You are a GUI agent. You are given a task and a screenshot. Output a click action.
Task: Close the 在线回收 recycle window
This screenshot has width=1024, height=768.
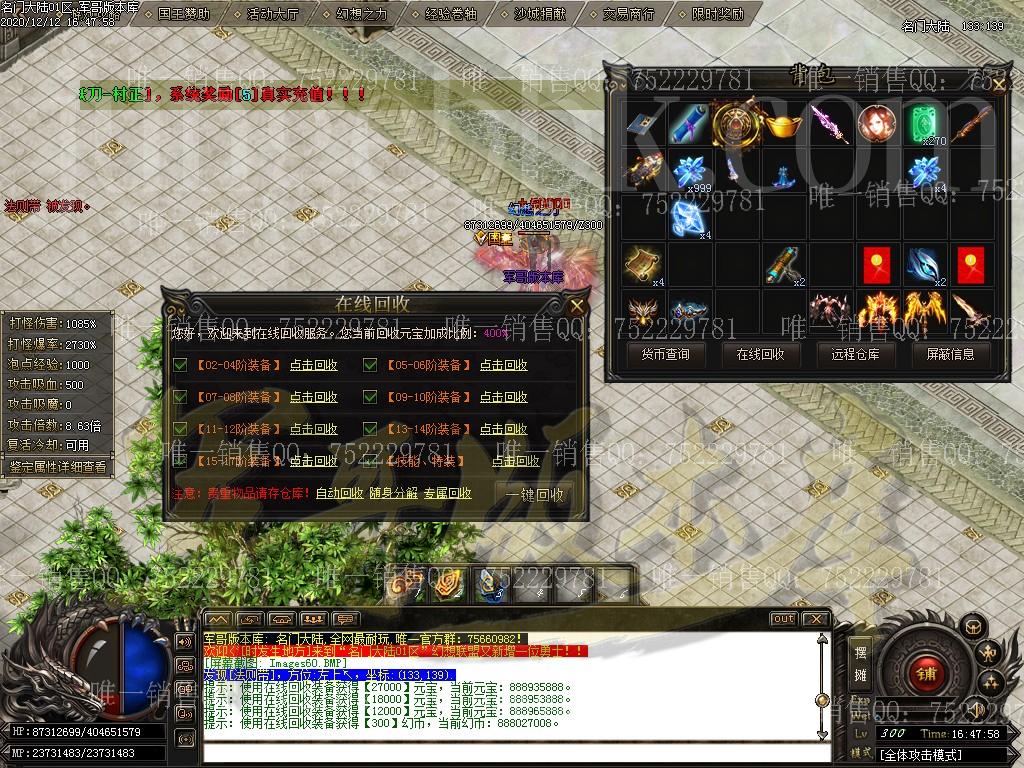point(577,305)
